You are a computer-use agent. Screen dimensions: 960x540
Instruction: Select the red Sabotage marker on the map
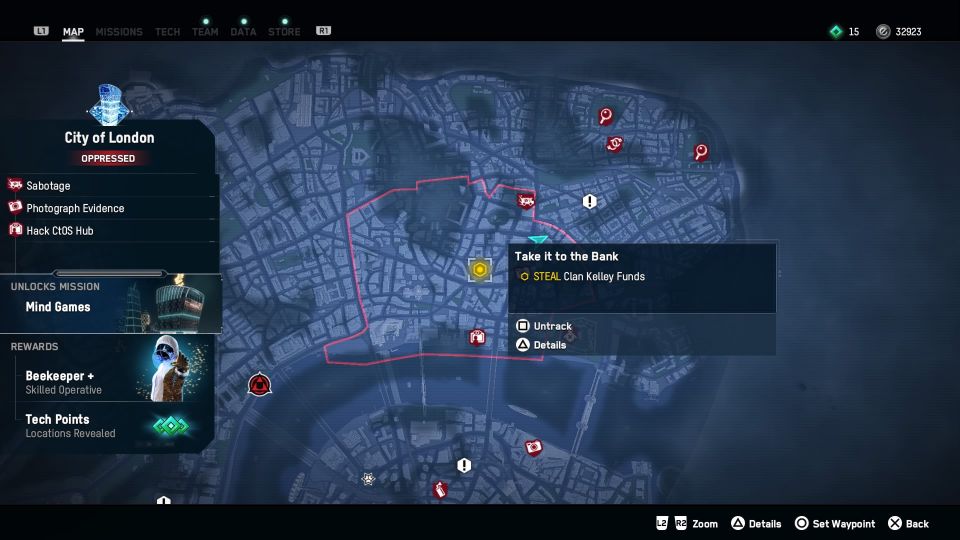tap(526, 201)
